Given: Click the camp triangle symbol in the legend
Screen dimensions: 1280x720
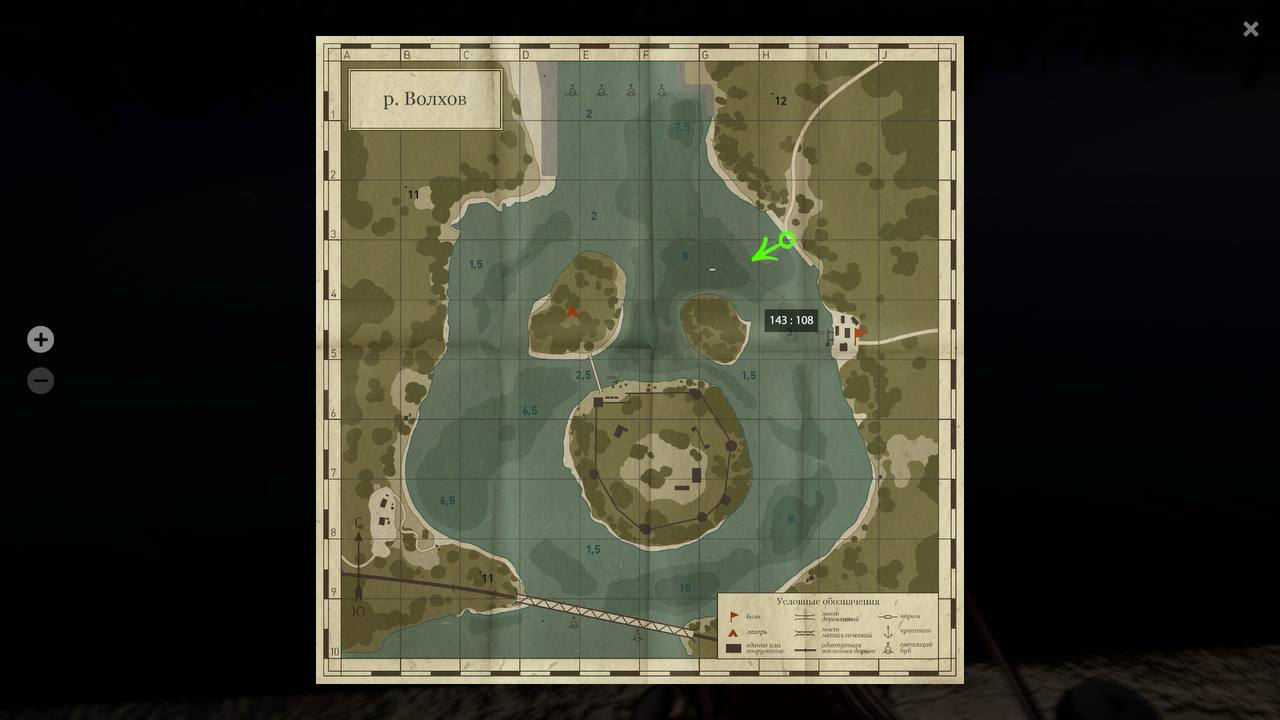Looking at the screenshot, I should pyautogui.click(x=733, y=631).
